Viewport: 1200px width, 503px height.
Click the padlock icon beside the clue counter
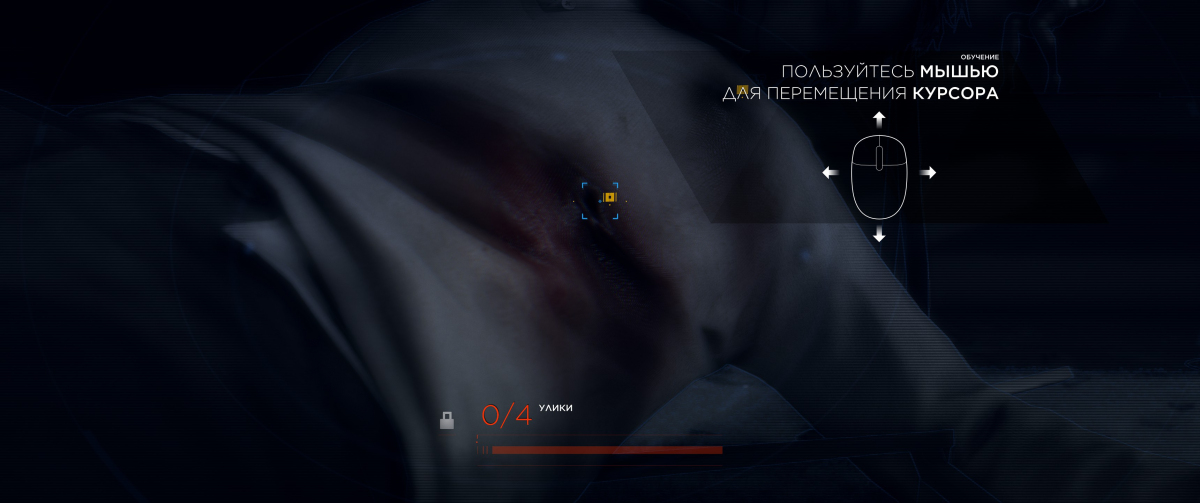point(447,421)
